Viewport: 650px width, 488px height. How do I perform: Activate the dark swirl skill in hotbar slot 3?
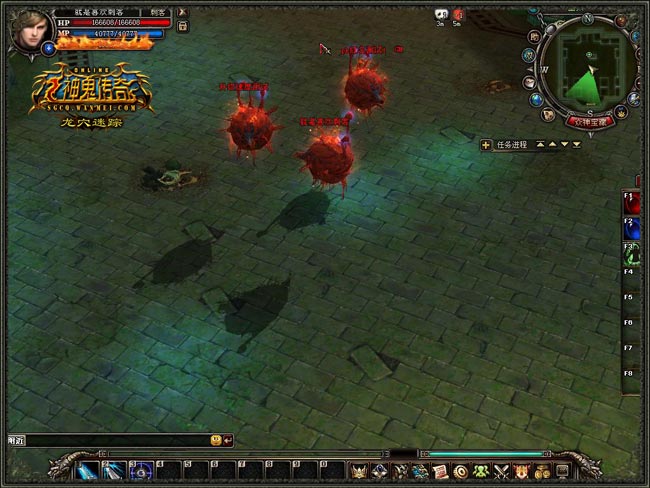click(x=141, y=470)
